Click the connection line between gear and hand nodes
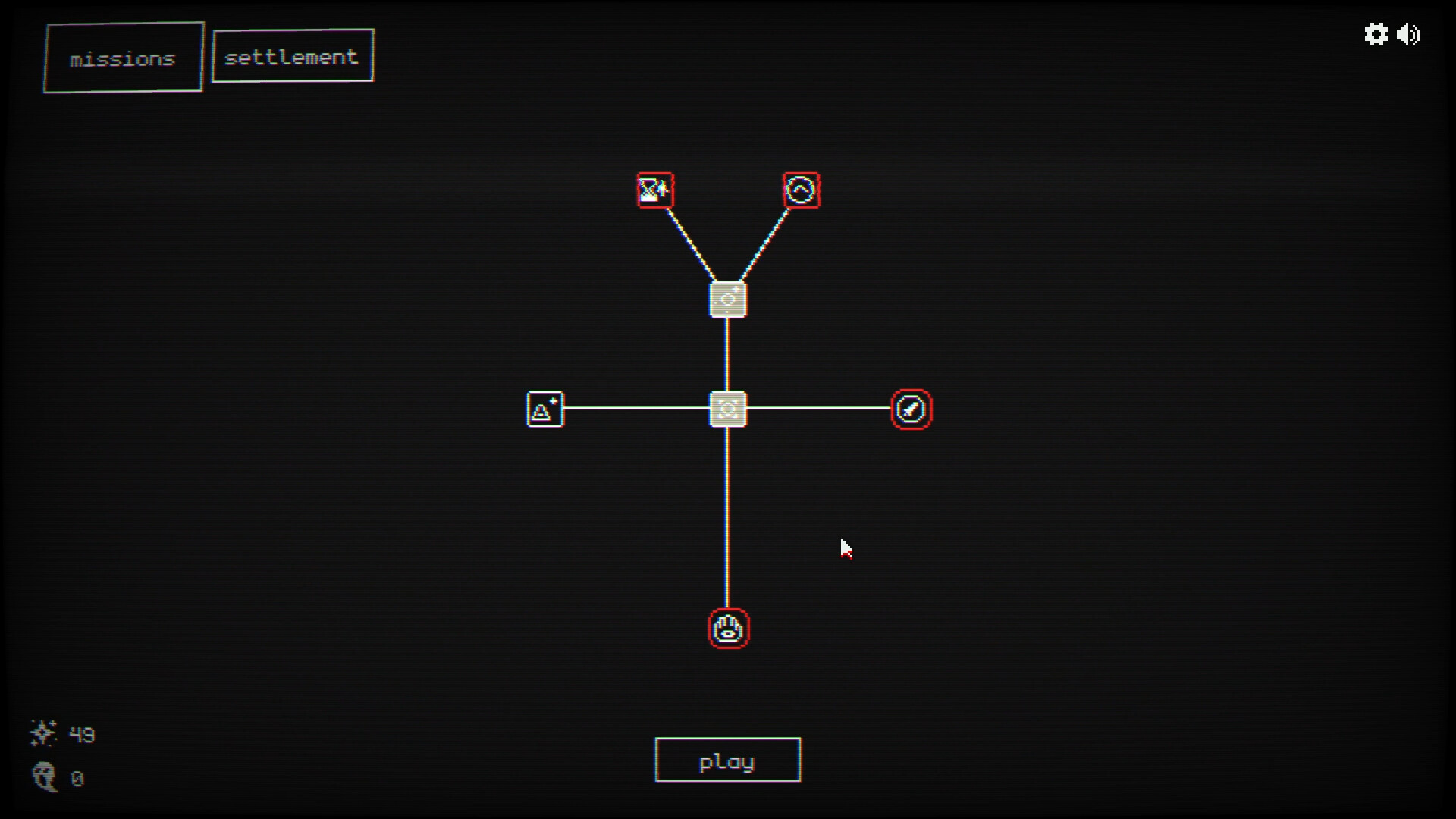1456x819 pixels. click(727, 519)
